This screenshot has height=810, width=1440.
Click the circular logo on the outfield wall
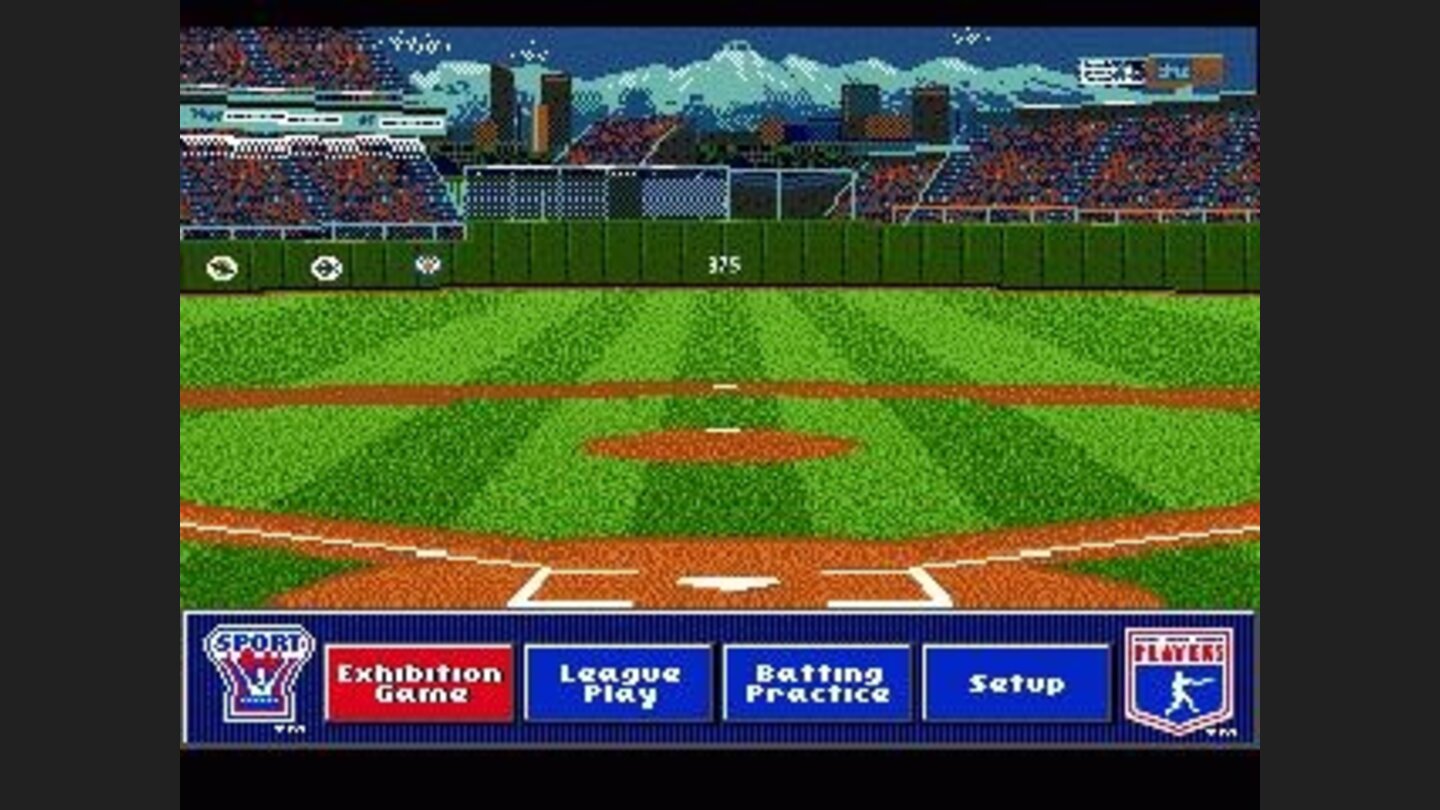click(326, 267)
